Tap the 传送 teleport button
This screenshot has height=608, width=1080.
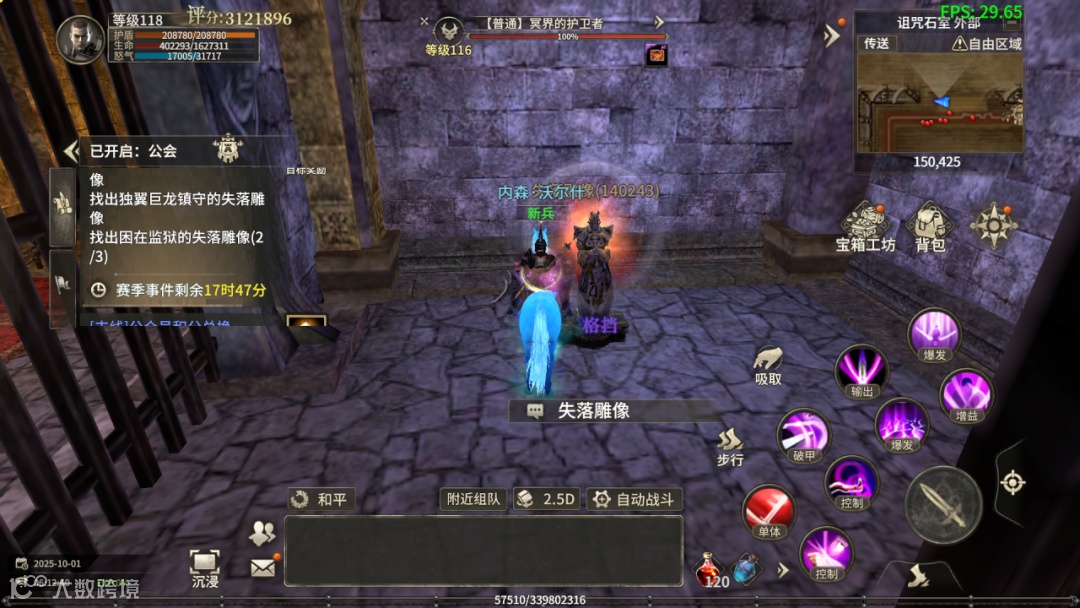point(877,43)
